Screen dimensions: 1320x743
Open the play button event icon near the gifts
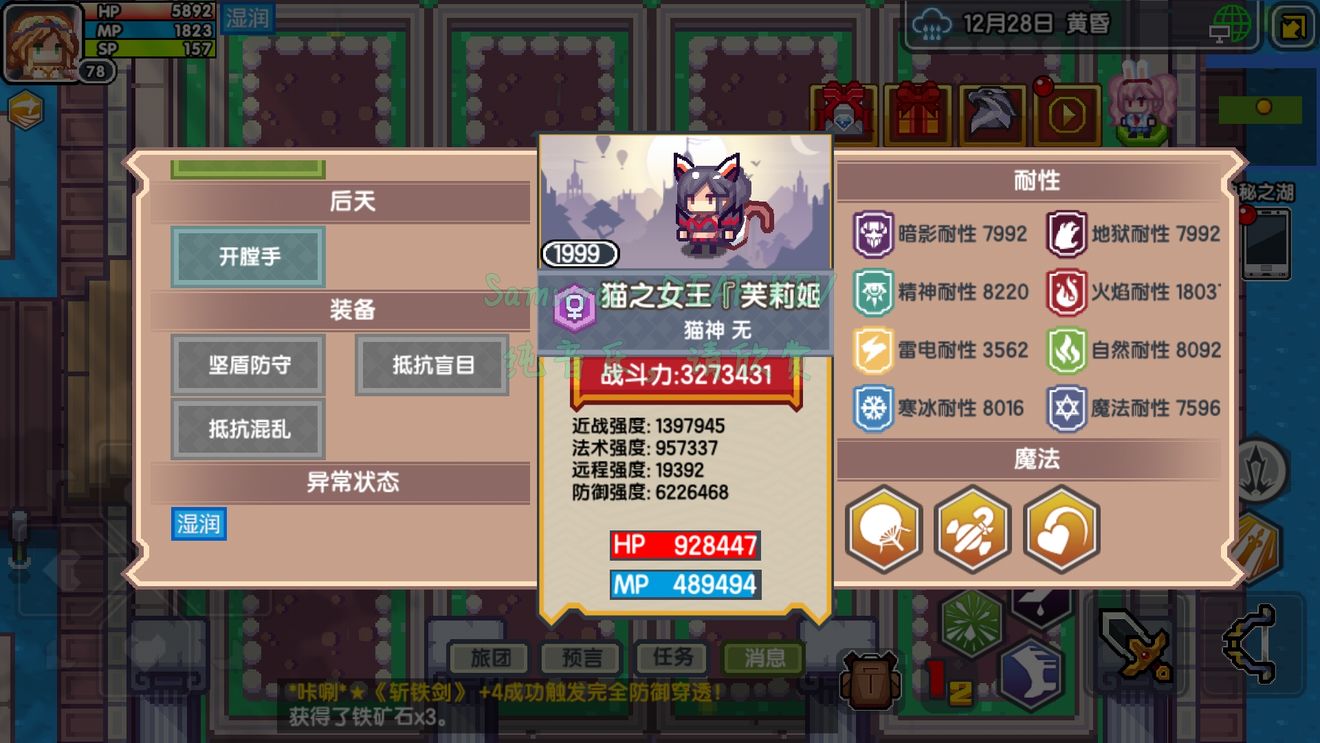pyautogui.click(x=1066, y=113)
